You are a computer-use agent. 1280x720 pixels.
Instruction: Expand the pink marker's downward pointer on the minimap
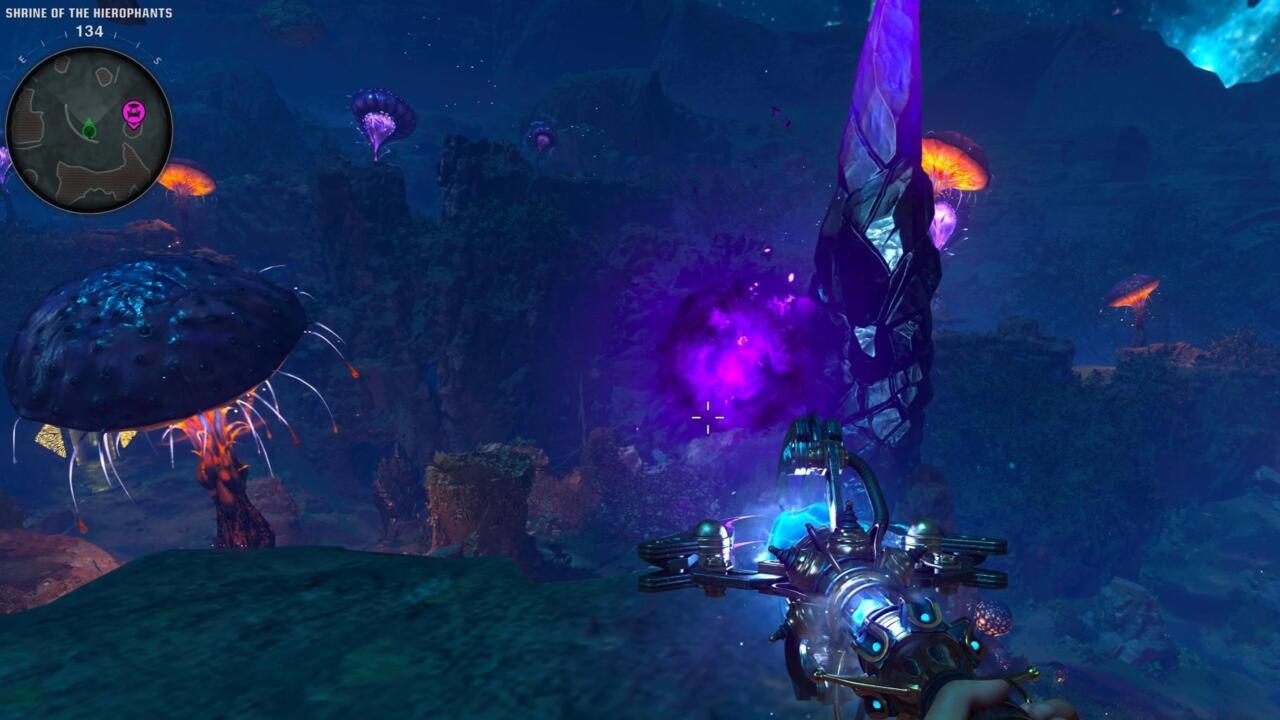coord(134,125)
